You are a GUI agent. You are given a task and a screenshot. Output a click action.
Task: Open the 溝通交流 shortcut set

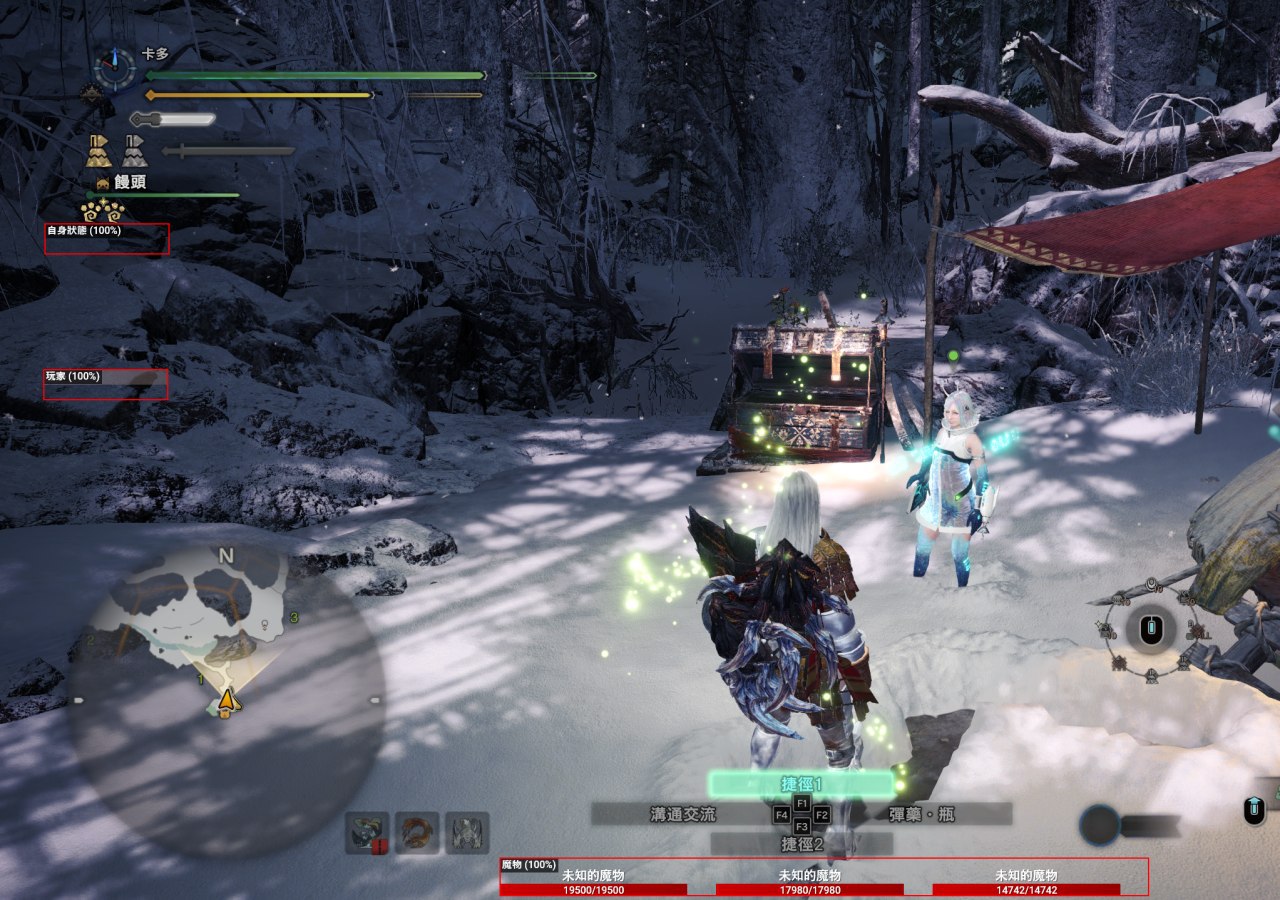[682, 814]
